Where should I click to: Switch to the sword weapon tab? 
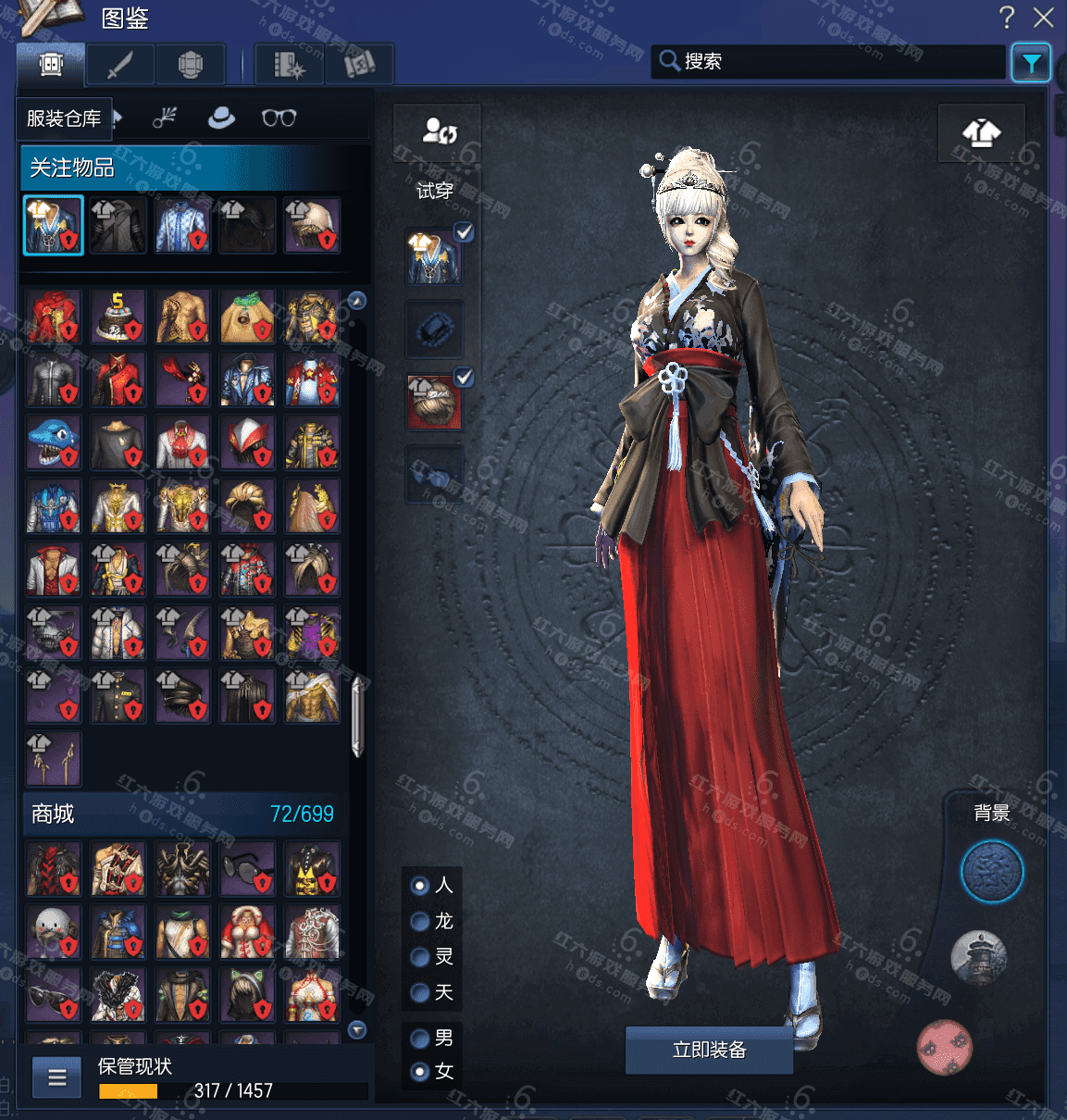pos(120,65)
